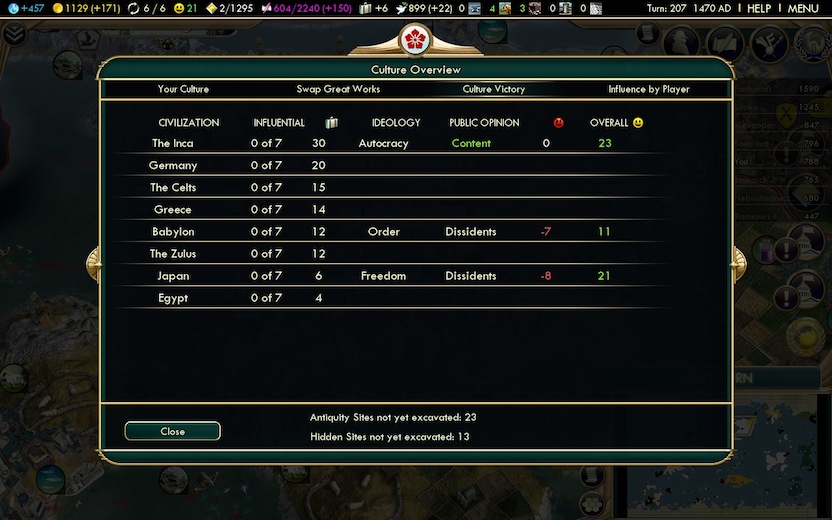Open the Swap Great Works tab
The image size is (832, 520).
[338, 89]
